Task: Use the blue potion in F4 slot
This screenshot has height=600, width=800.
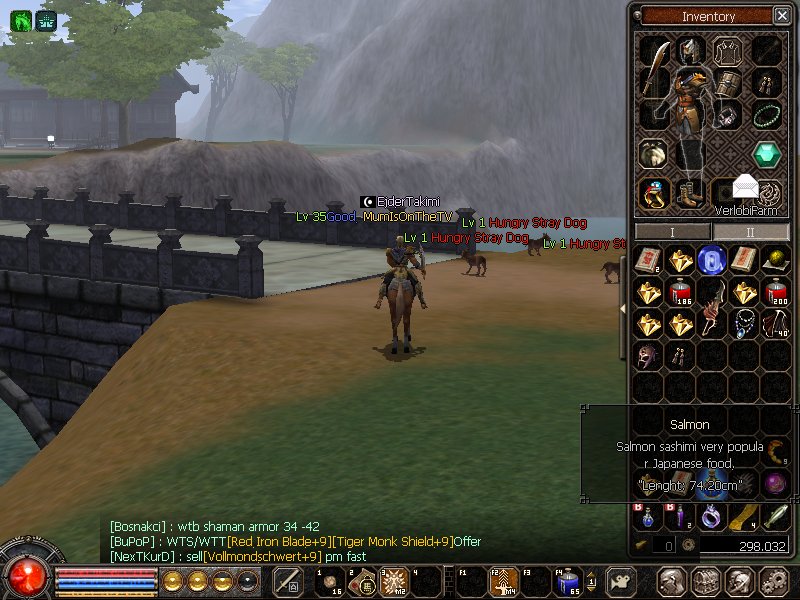Action: click(x=569, y=581)
